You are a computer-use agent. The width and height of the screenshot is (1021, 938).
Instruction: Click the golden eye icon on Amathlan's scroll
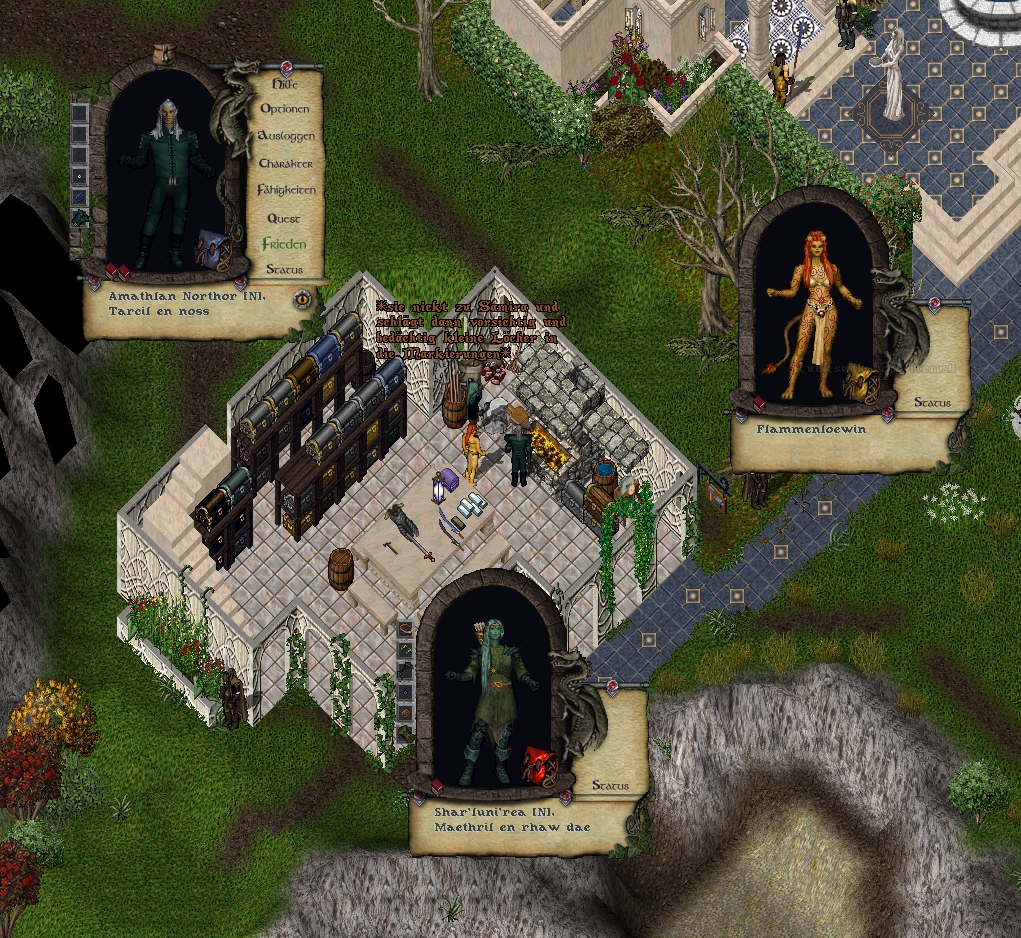pos(301,297)
